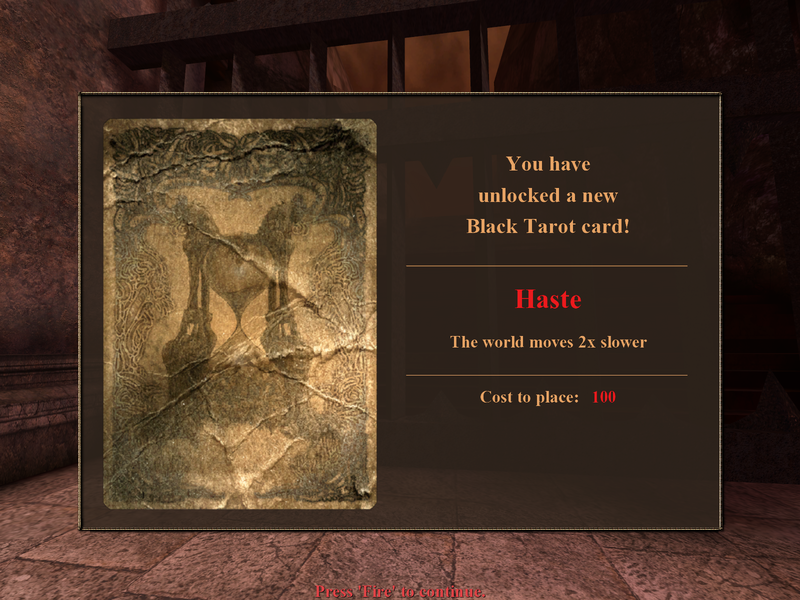Click the Haste Black Tarot card image
Viewport: 800px width, 600px height.
[x=240, y=314]
